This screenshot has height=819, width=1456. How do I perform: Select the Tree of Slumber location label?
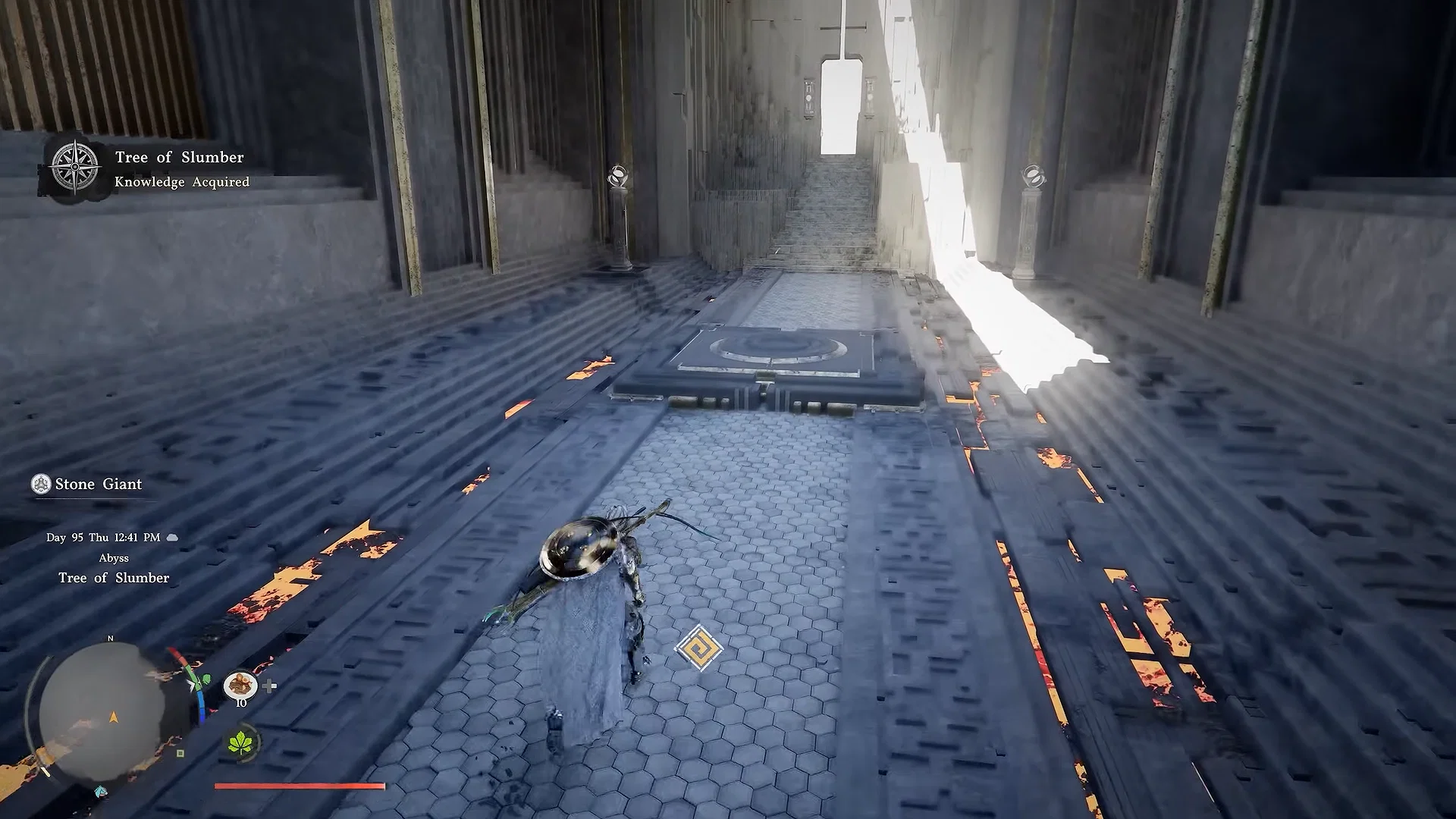(x=114, y=577)
